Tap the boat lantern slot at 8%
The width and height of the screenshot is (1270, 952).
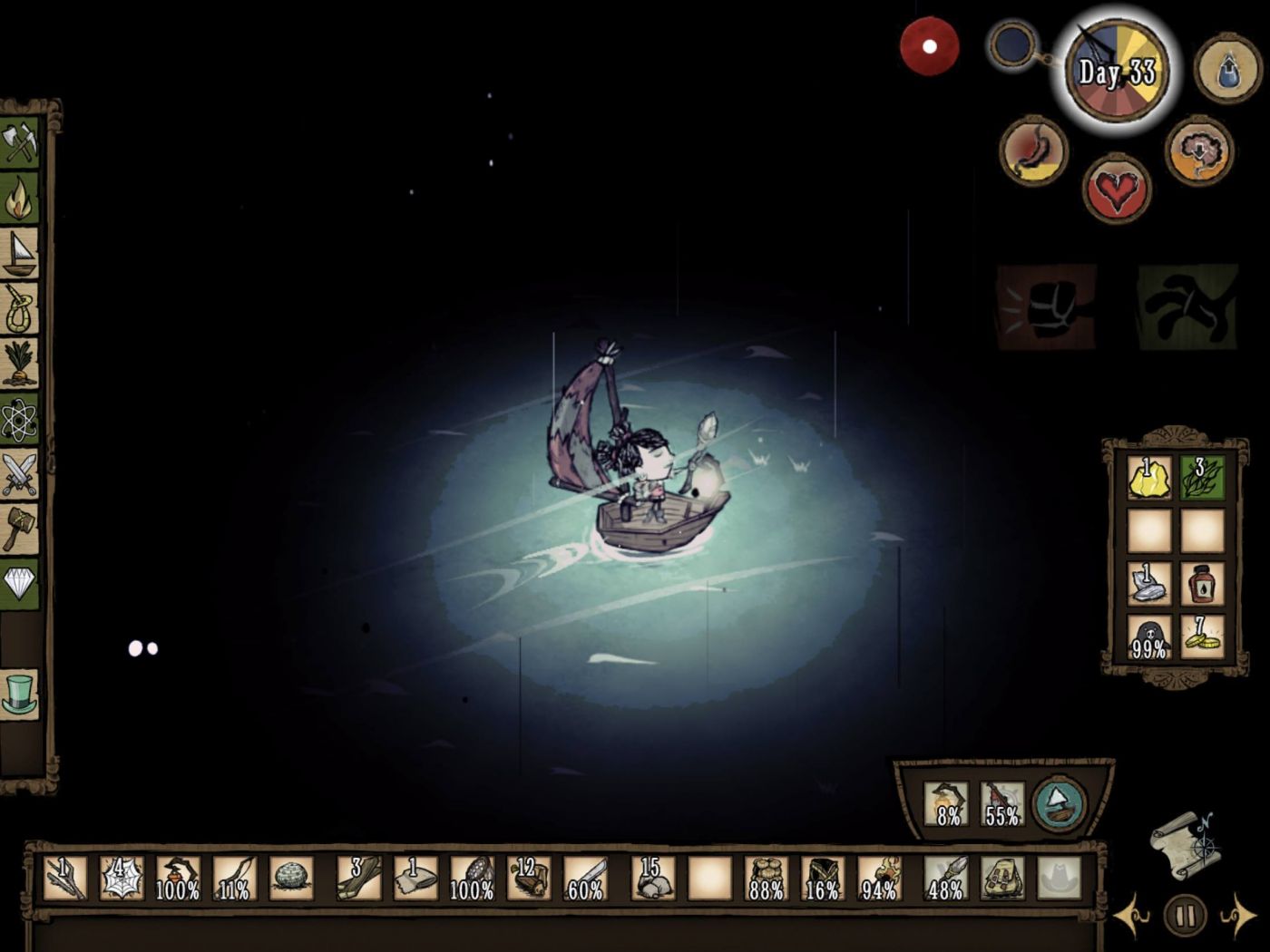pyautogui.click(x=947, y=803)
